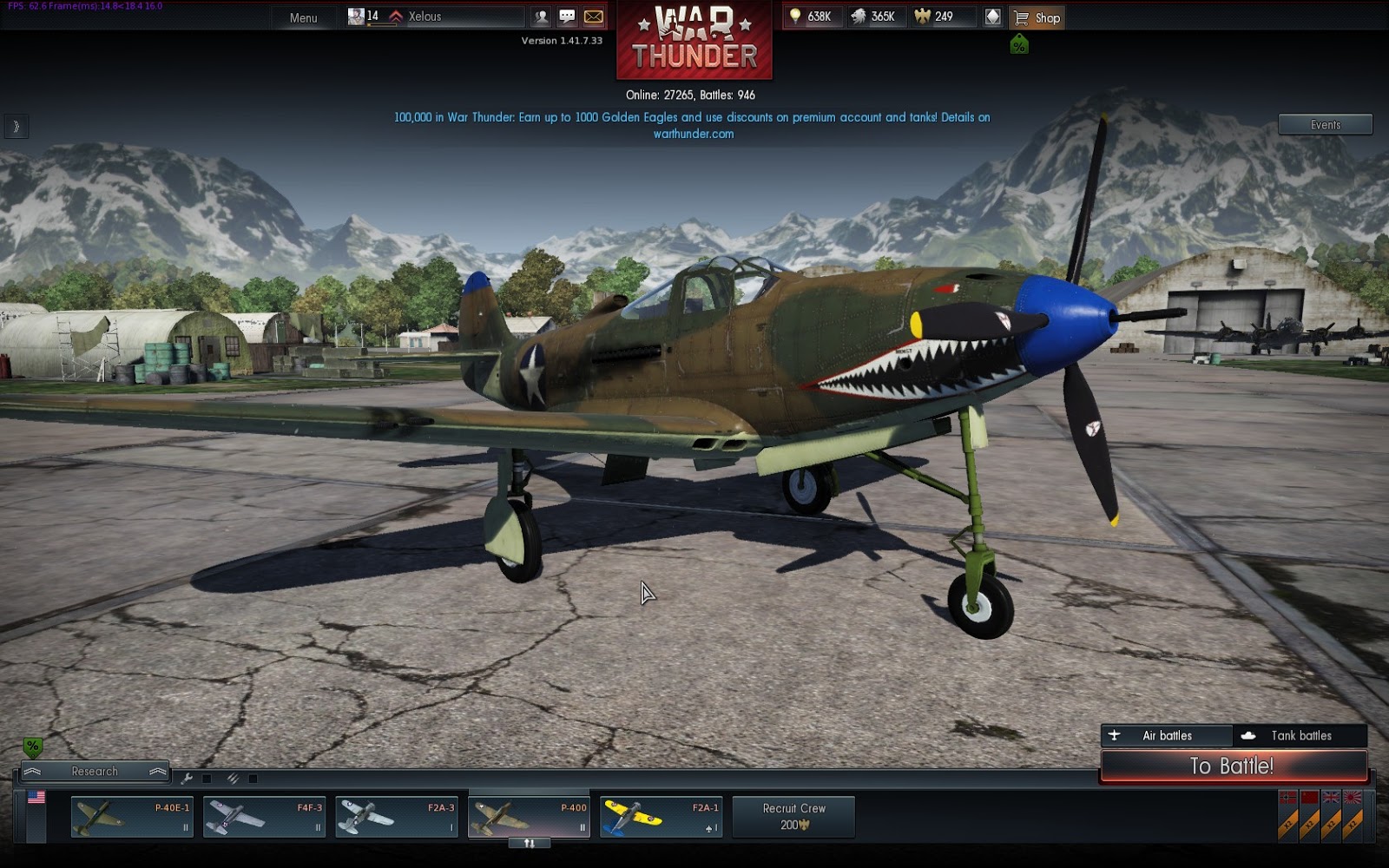Pick the yellow F2A-1 aircraft slot
This screenshot has width=1389, height=868.
pyautogui.click(x=661, y=818)
